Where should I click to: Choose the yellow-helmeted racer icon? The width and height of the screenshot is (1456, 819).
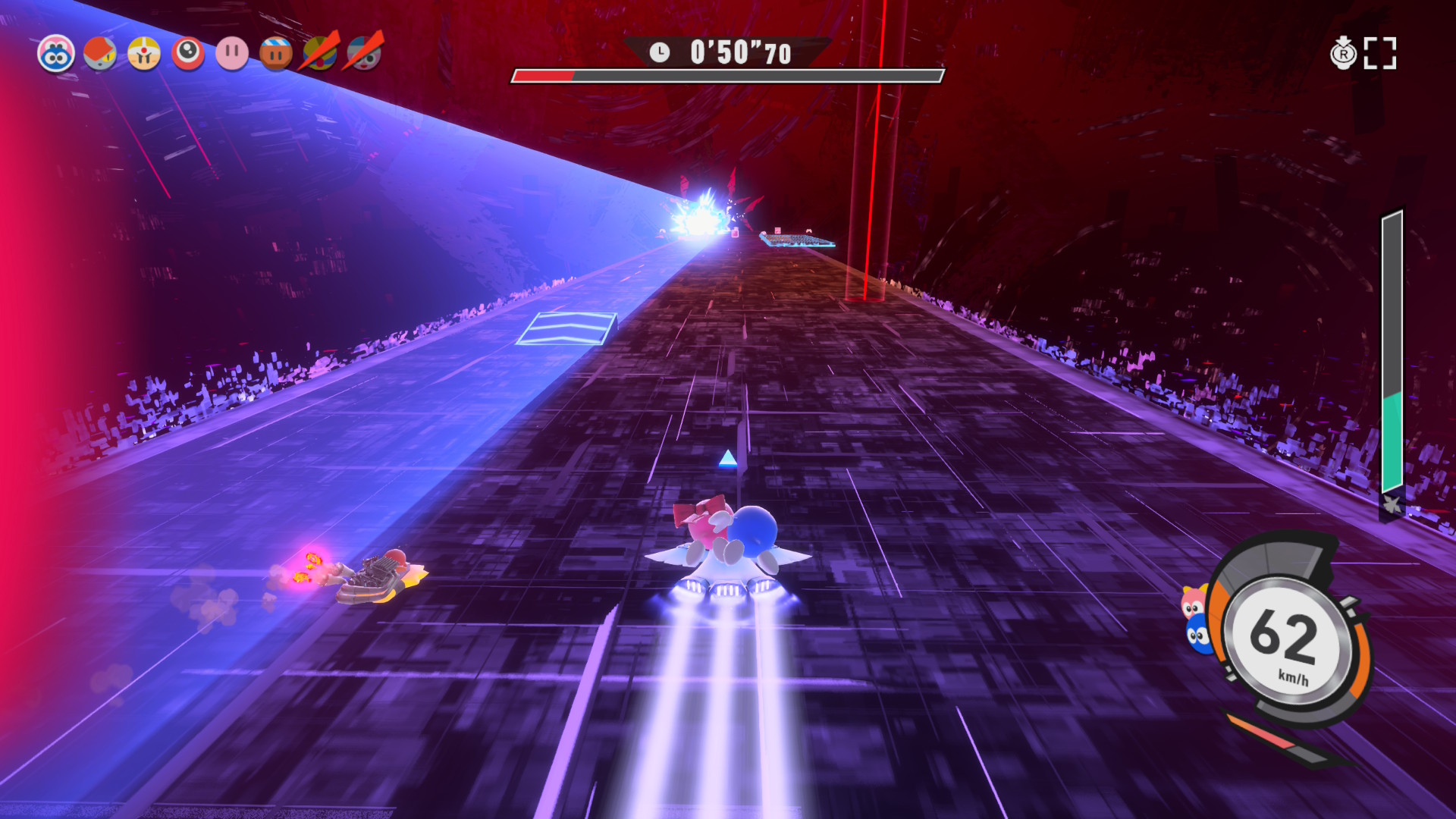(x=144, y=54)
